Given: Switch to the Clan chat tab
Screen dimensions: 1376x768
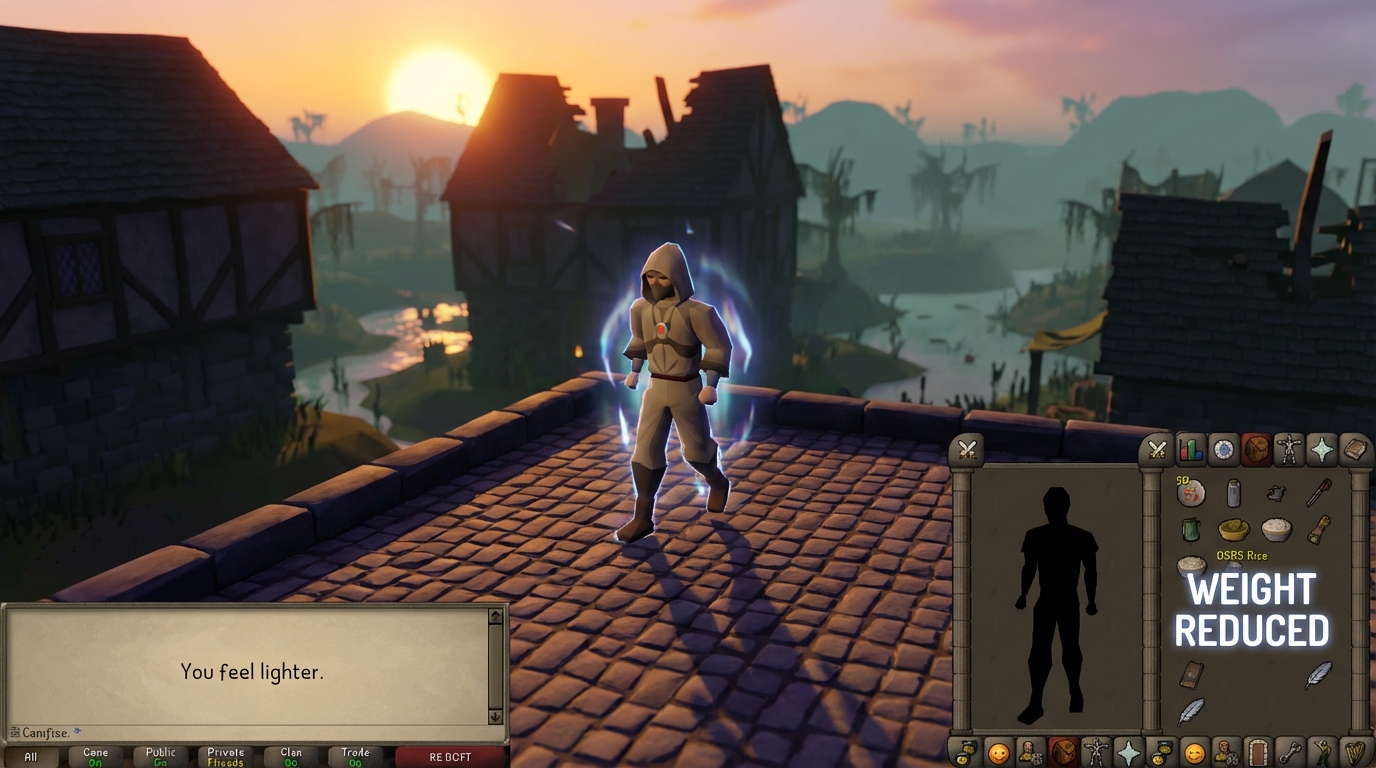Looking at the screenshot, I should [x=291, y=757].
